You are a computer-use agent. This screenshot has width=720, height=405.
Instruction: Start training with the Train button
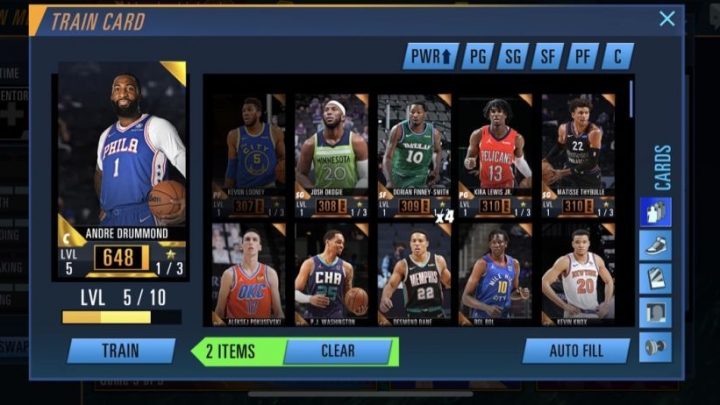point(120,351)
